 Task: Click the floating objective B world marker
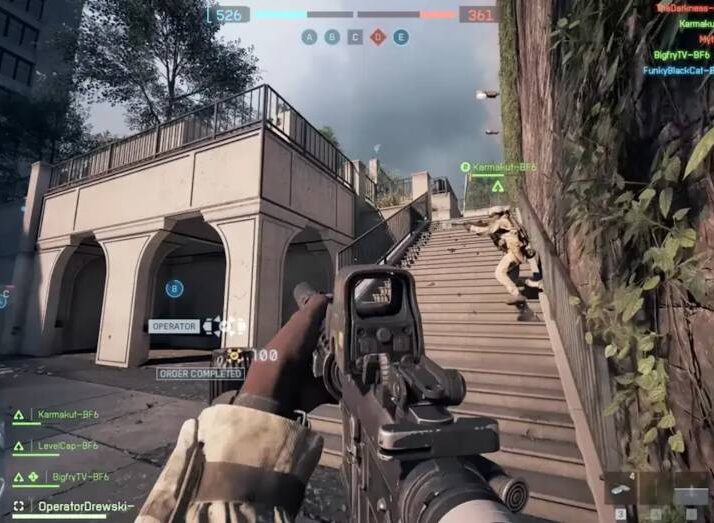174,288
